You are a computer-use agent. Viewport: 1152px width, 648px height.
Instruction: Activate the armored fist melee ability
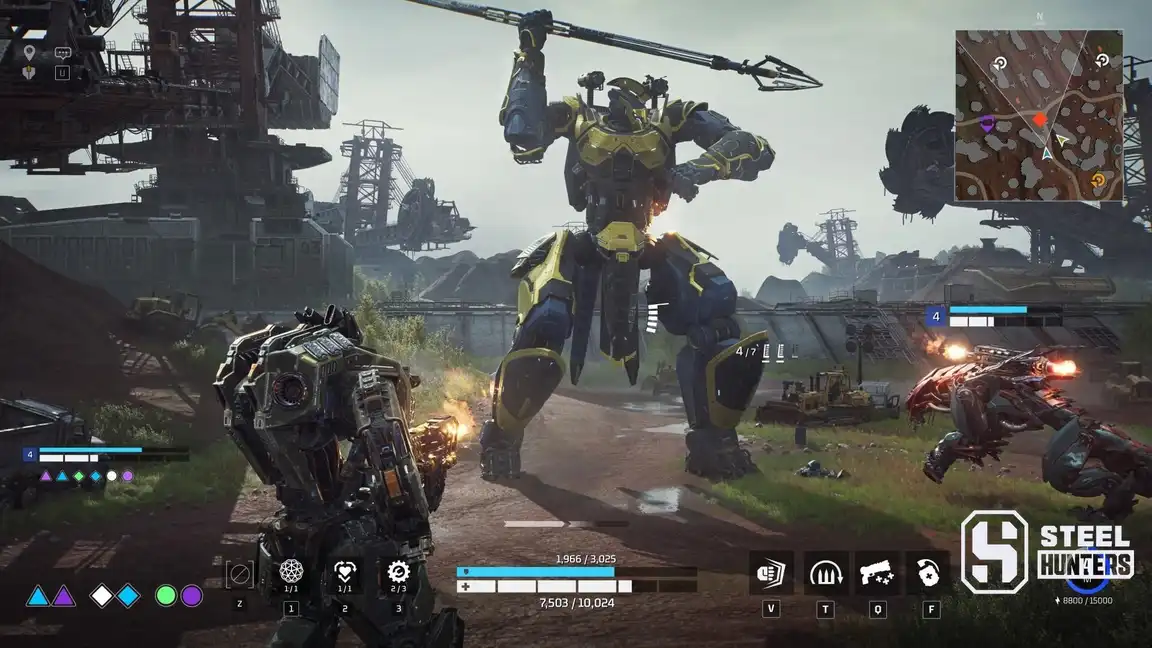pos(771,573)
